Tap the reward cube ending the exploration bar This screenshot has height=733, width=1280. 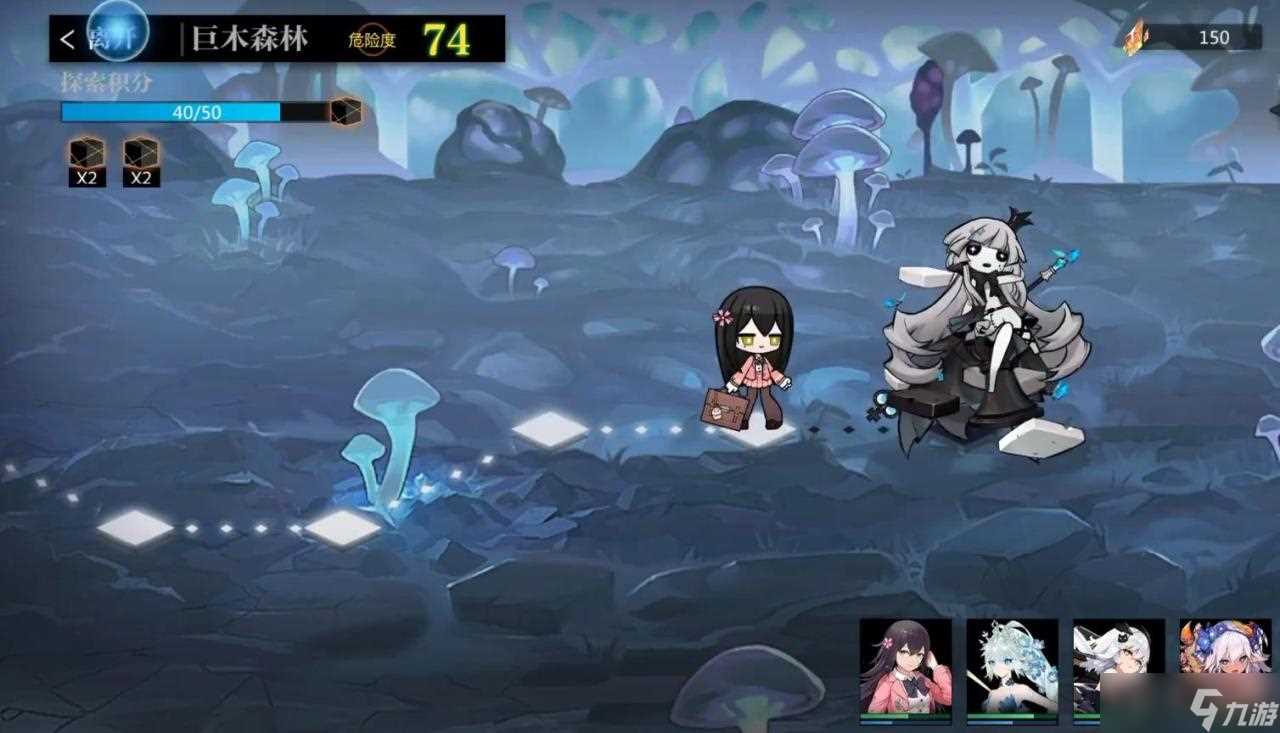(x=346, y=111)
